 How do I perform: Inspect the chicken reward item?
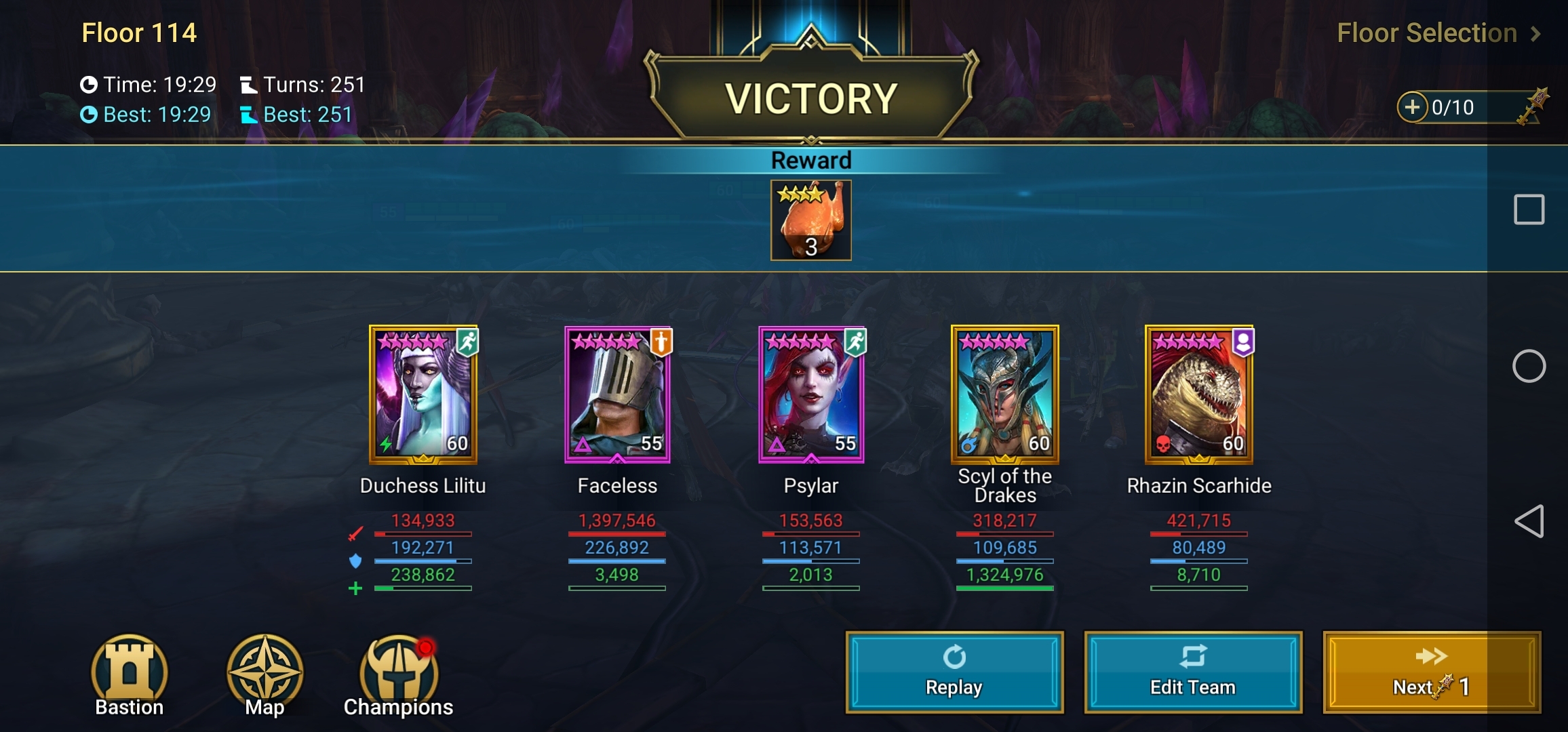pos(810,220)
